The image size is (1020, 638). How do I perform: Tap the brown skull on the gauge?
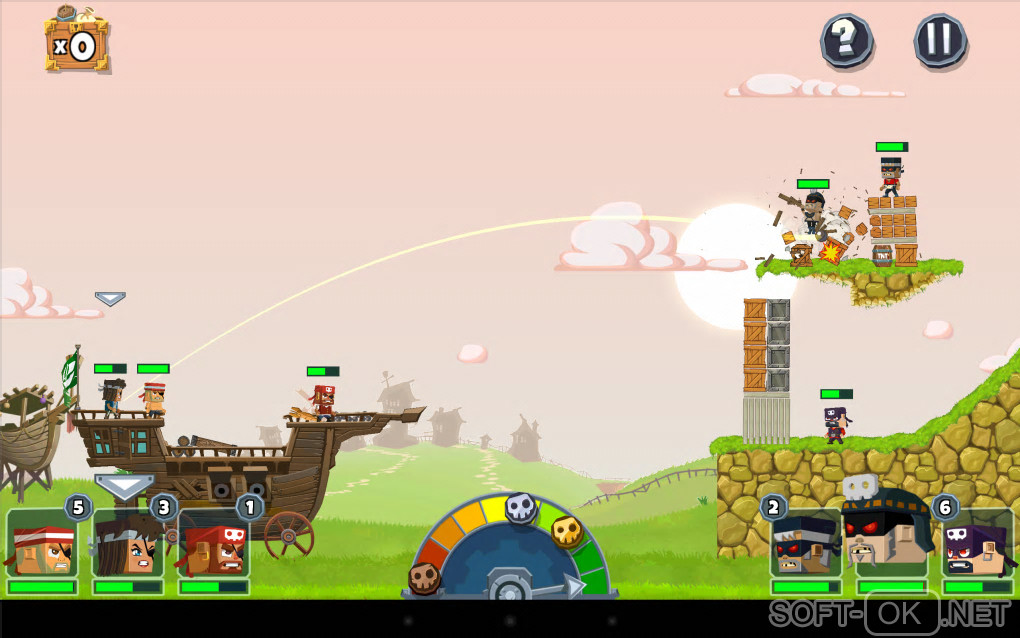[424, 577]
